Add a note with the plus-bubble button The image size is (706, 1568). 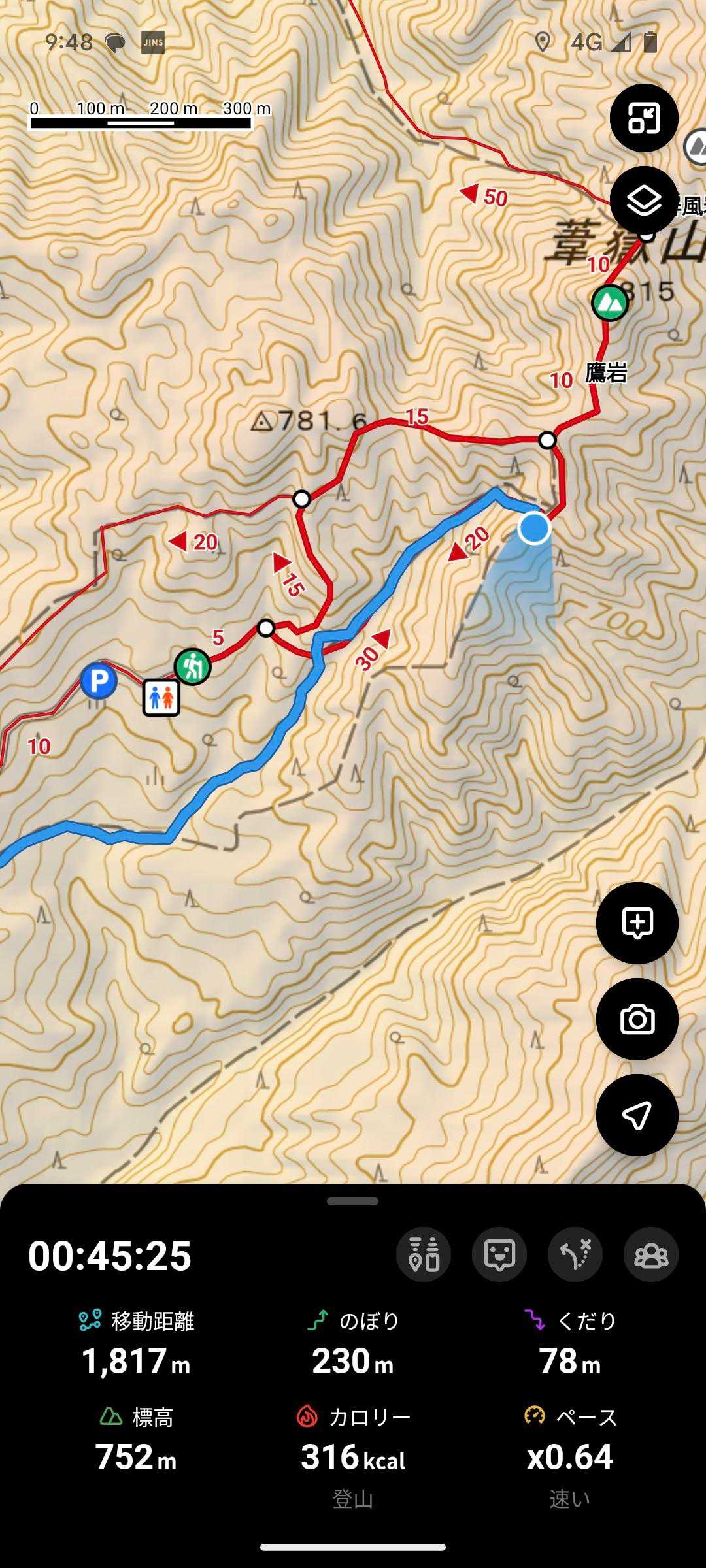coord(637,923)
